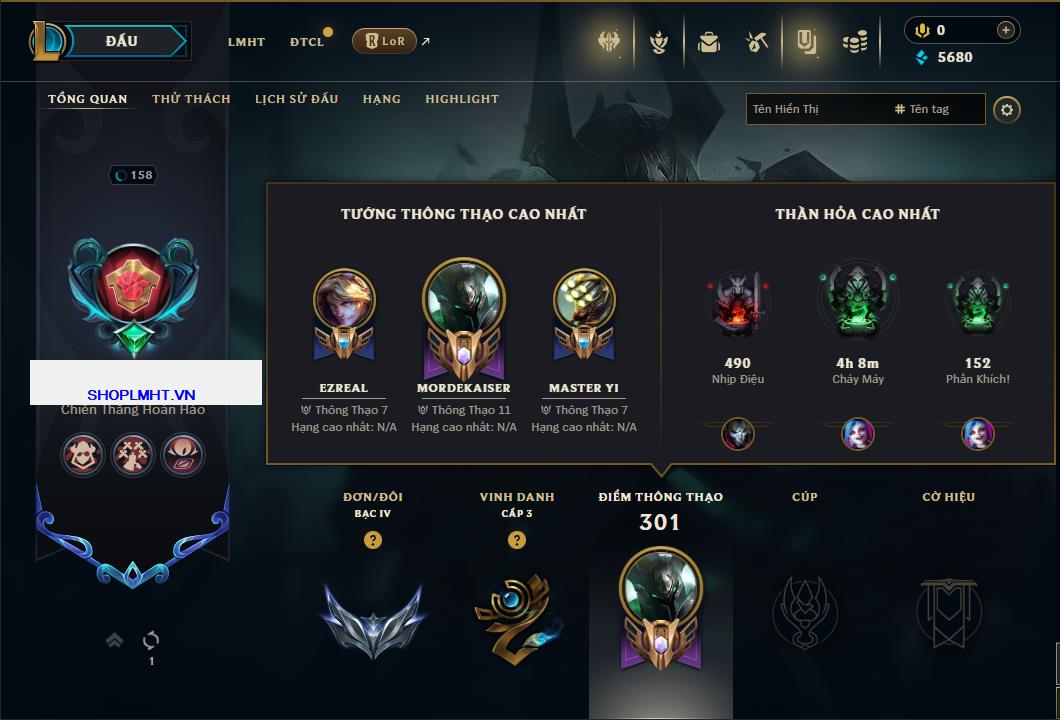This screenshot has height=720, width=1060.
Task: View the Cúp trophy section
Action: tap(804, 610)
